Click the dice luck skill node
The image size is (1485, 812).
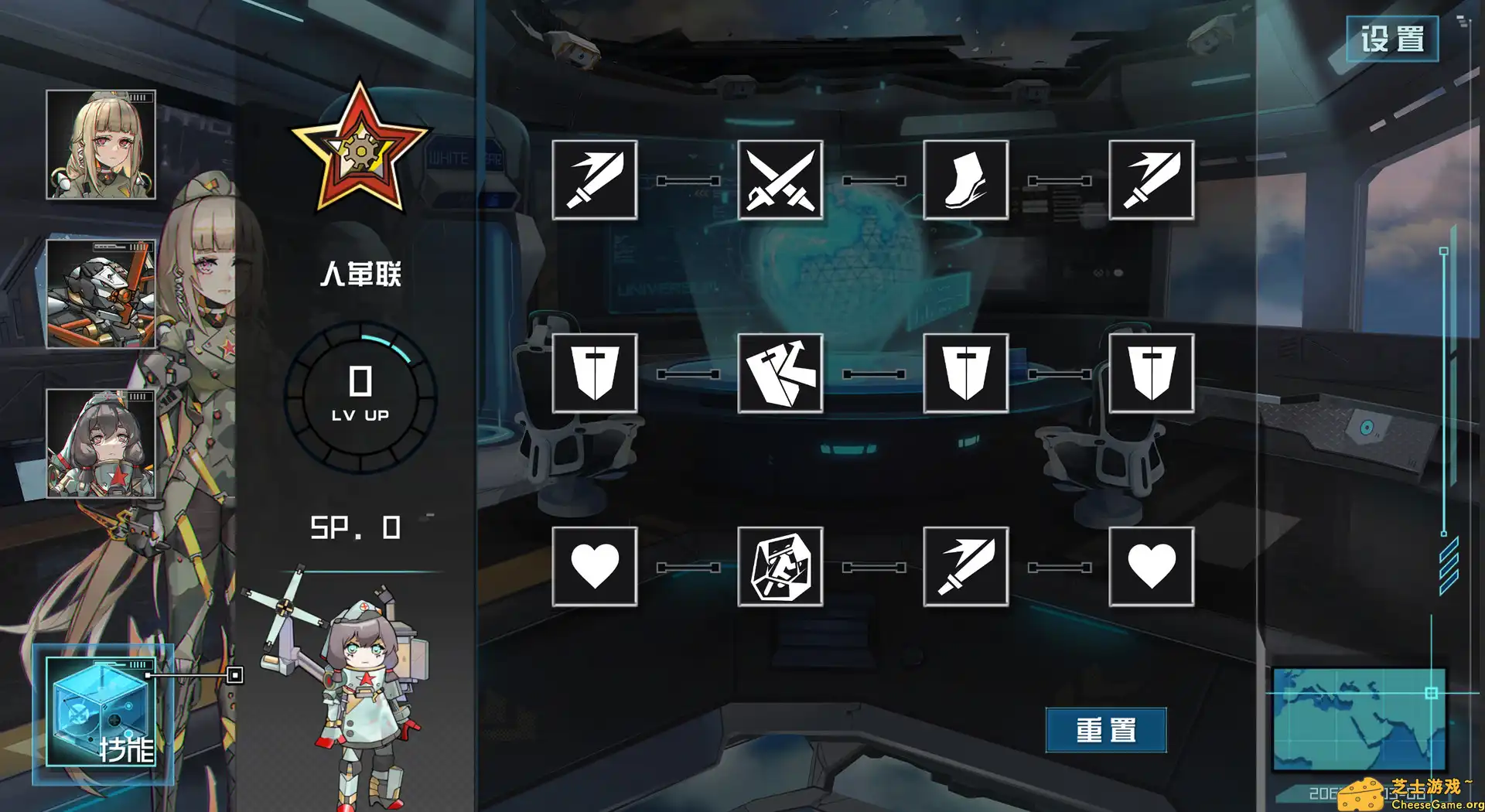click(x=780, y=565)
